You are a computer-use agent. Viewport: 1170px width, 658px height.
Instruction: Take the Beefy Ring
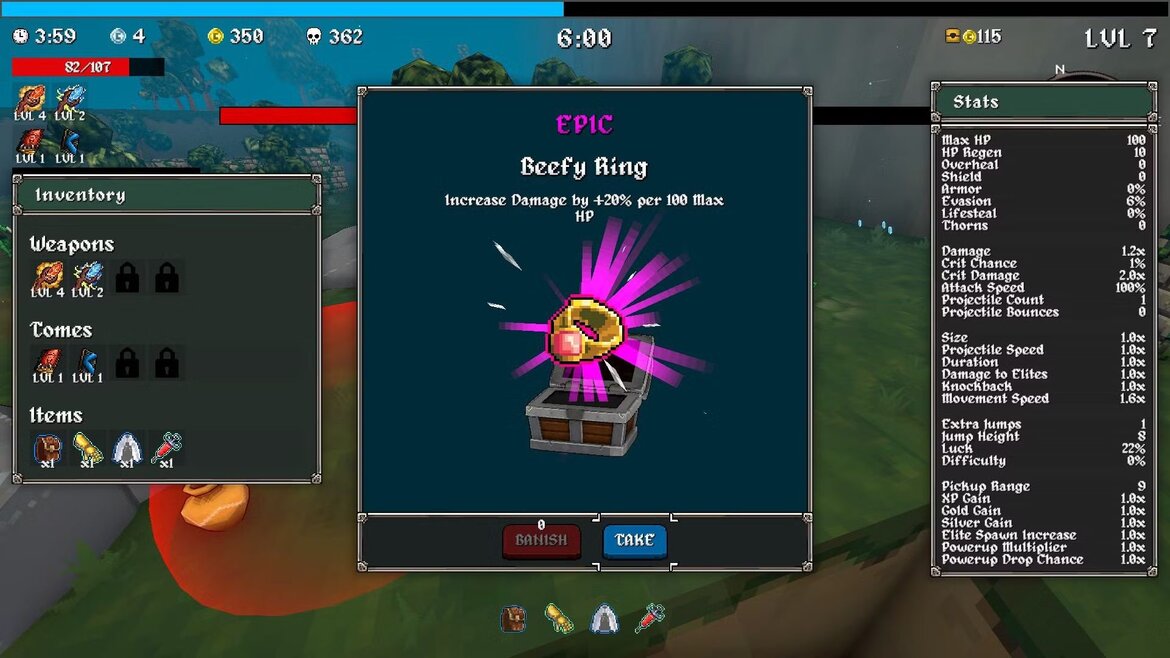634,540
